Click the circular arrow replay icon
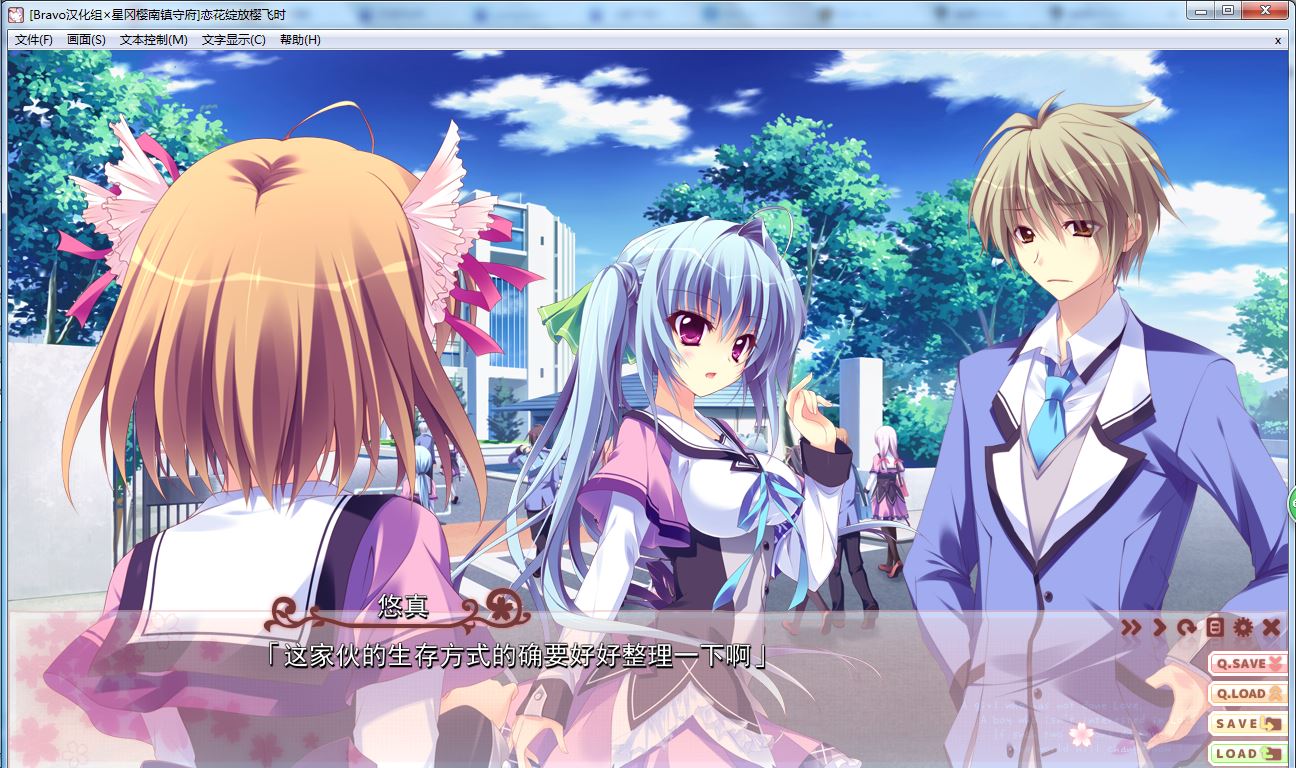 1187,628
